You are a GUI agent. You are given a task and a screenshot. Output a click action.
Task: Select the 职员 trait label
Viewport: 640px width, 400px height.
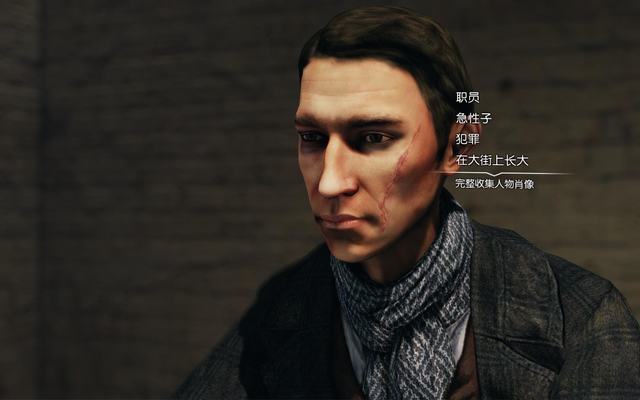467,97
